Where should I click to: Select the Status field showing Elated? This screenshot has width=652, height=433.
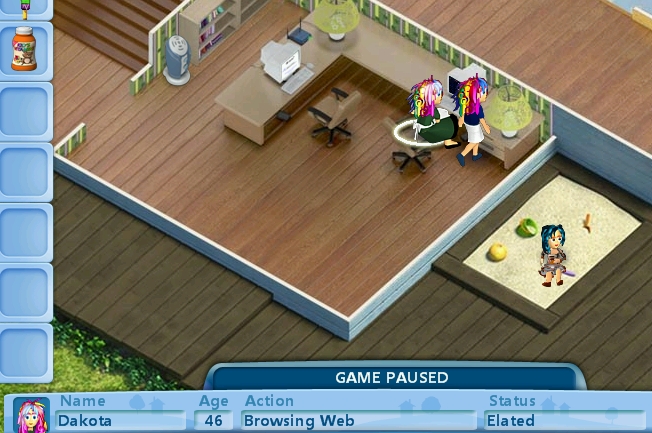tap(562, 420)
